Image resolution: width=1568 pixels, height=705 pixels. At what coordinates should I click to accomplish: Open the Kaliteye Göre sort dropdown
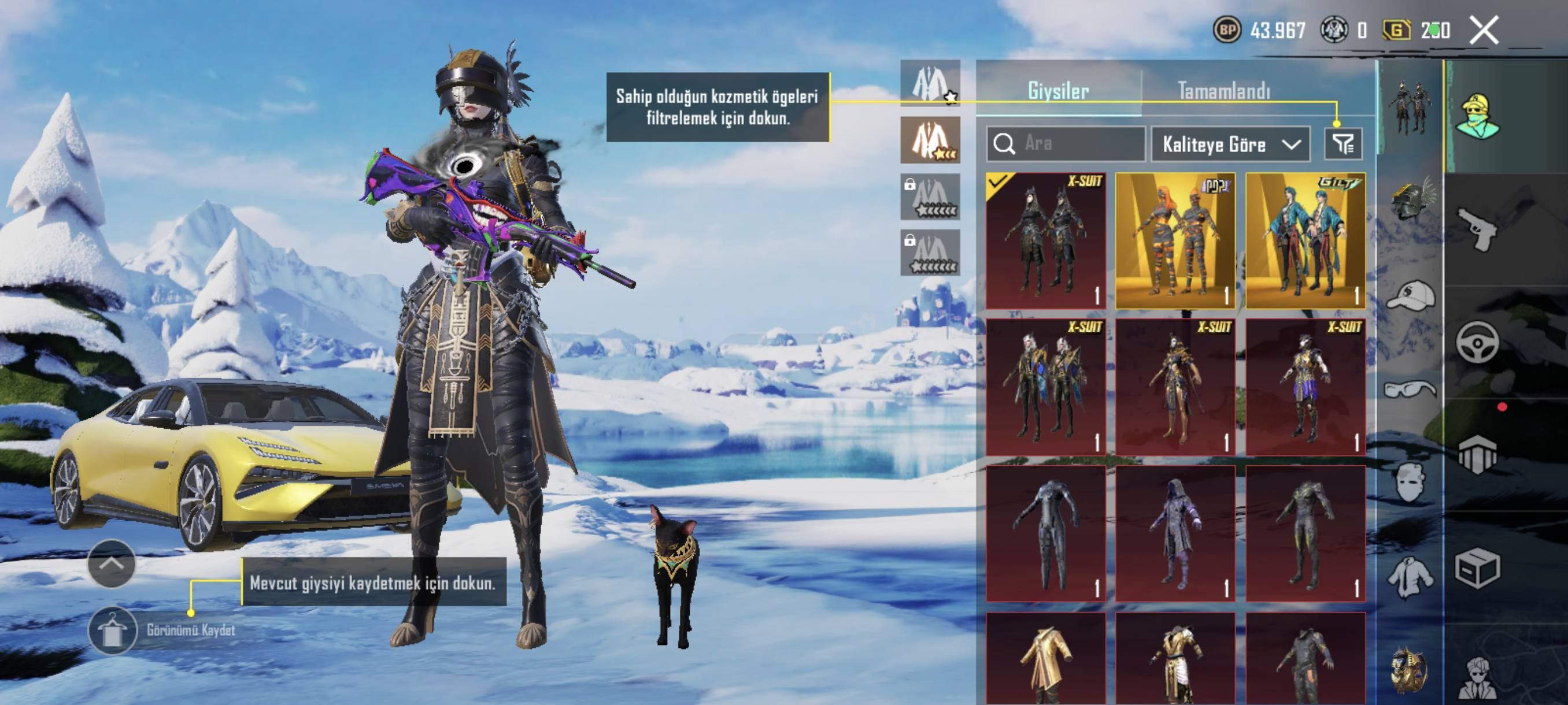[x=1230, y=144]
